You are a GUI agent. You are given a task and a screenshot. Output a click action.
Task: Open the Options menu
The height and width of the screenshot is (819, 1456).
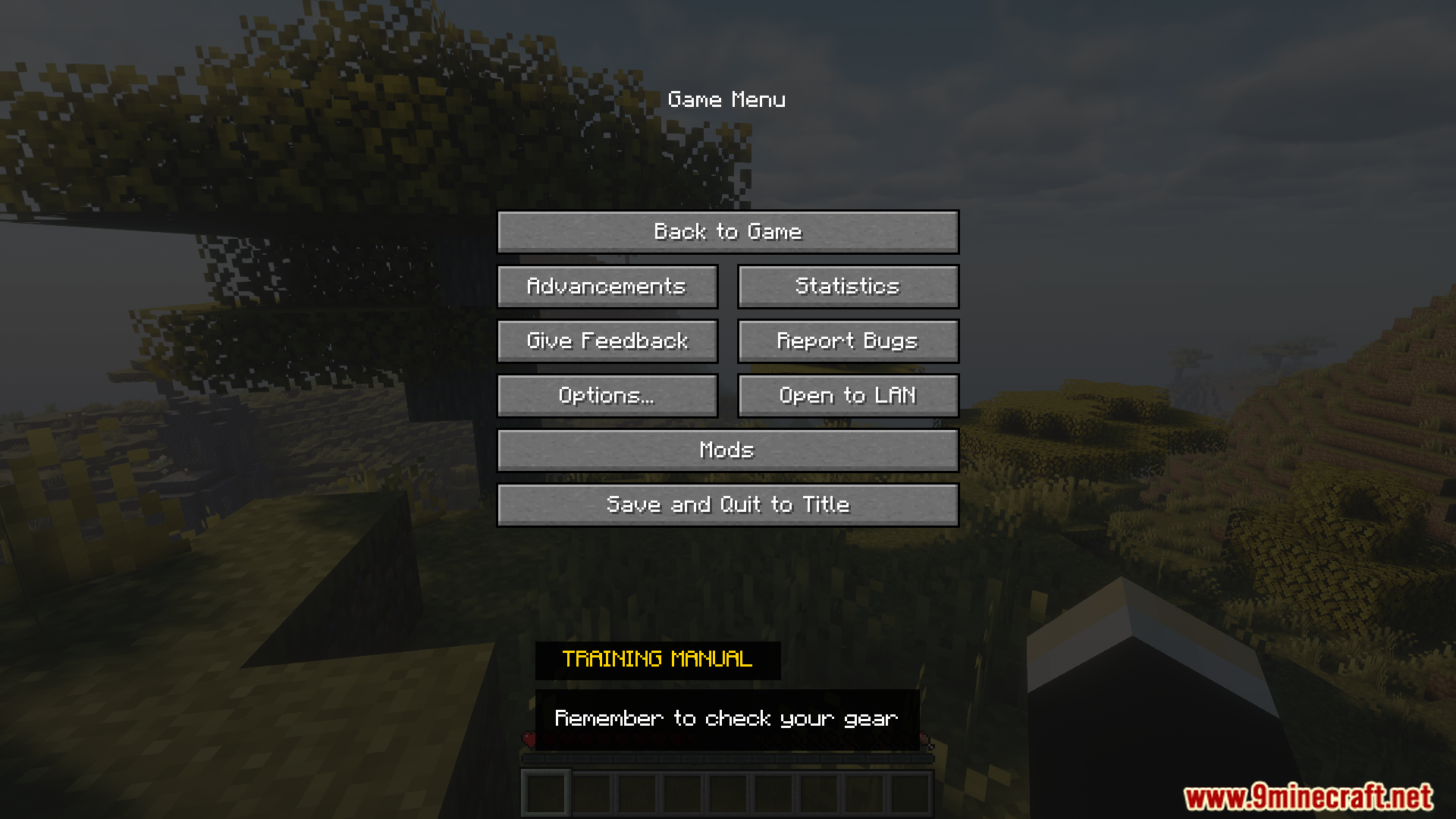pyautogui.click(x=607, y=395)
